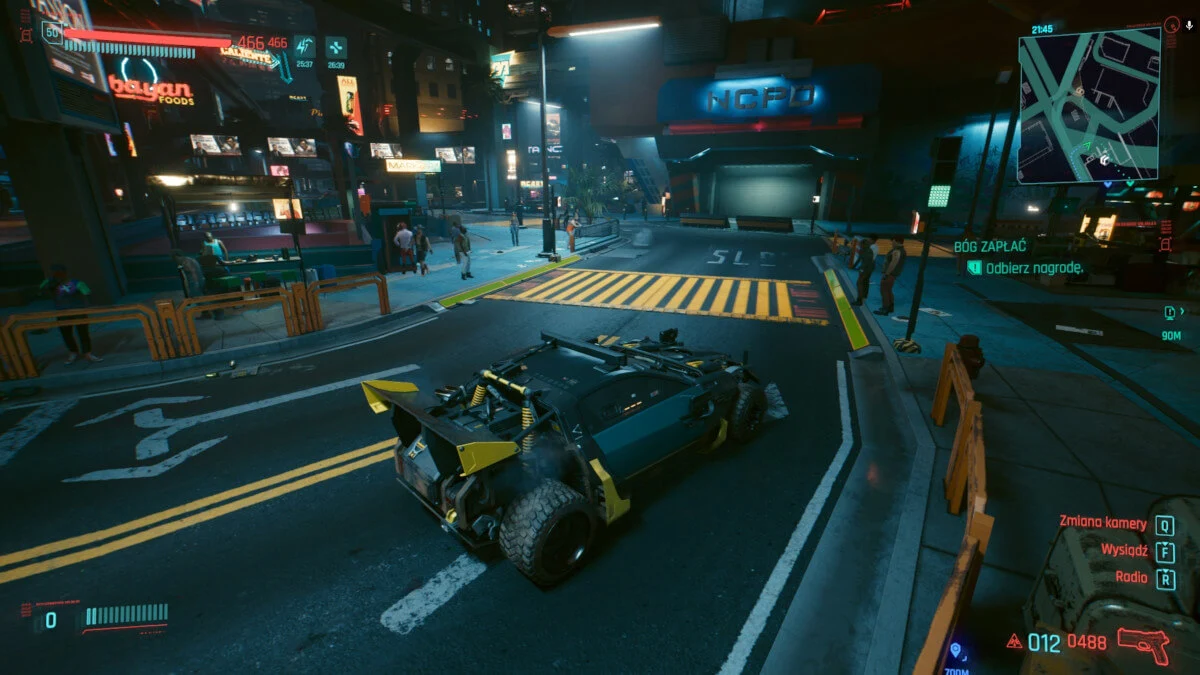Viewport: 1200px width, 675px height.
Task: Select the "Odbierz nagrodę" quest objective
Action: (x=1032, y=267)
